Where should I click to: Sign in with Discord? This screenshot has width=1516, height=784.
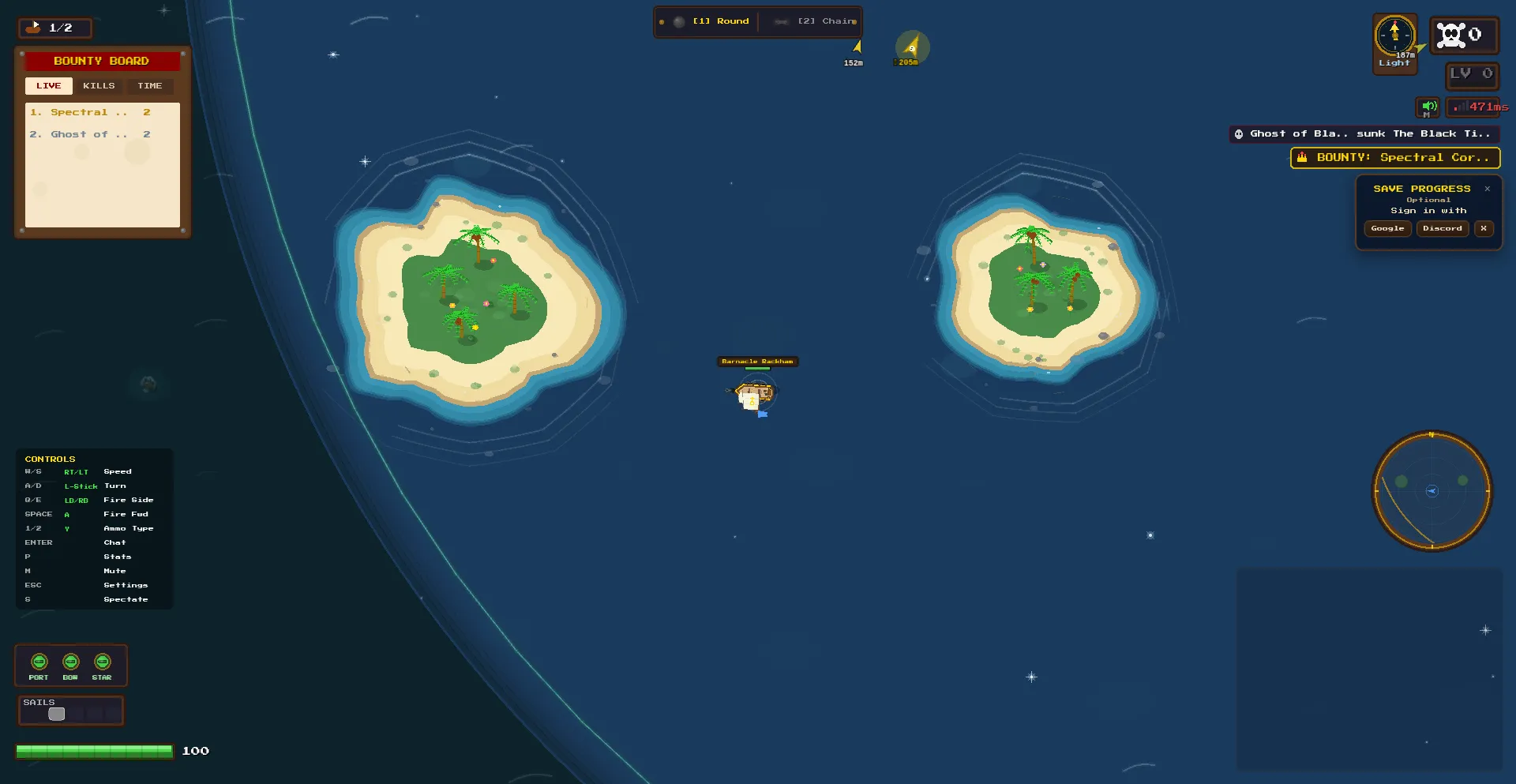coord(1442,229)
